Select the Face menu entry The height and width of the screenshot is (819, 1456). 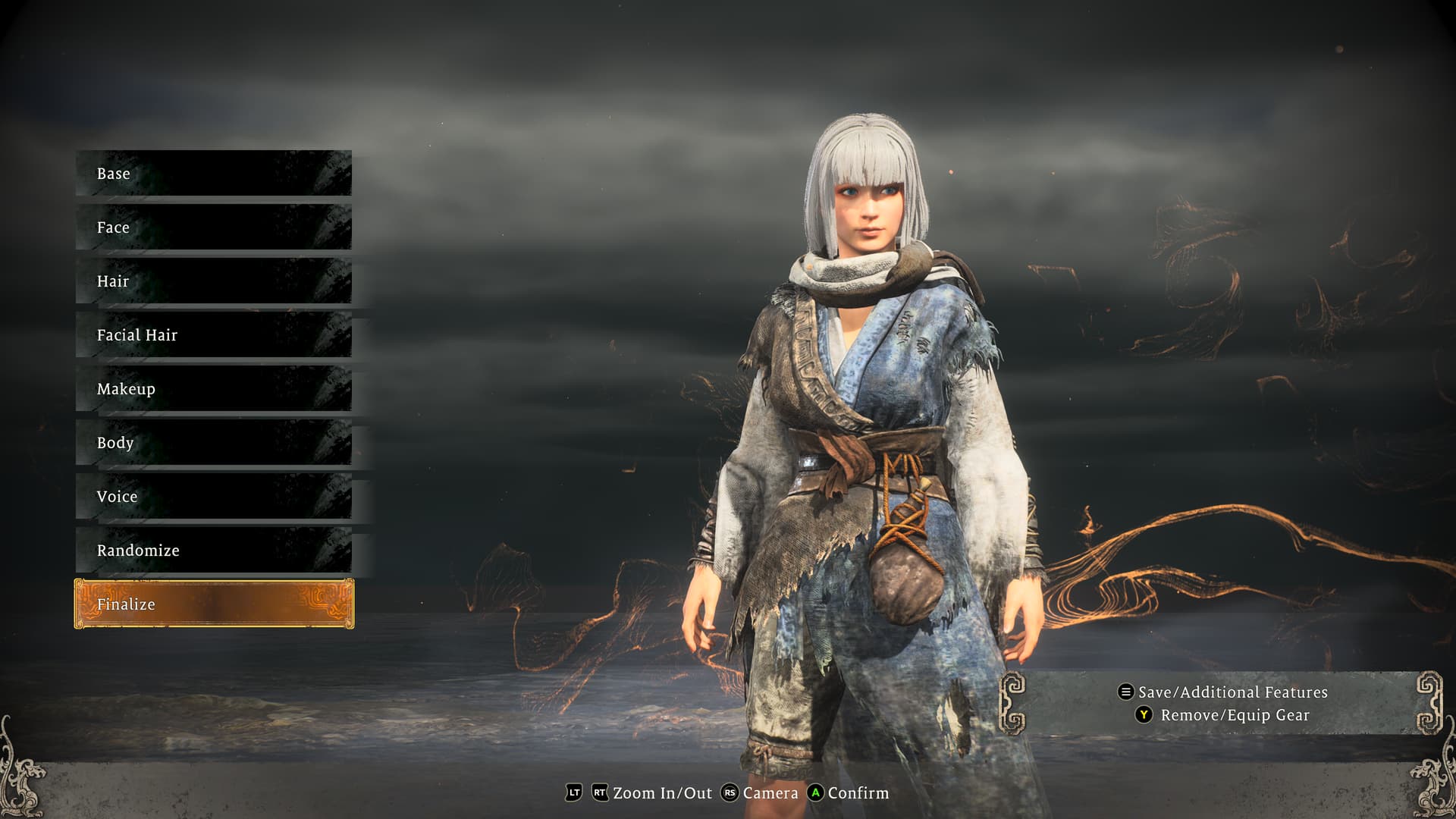click(213, 227)
